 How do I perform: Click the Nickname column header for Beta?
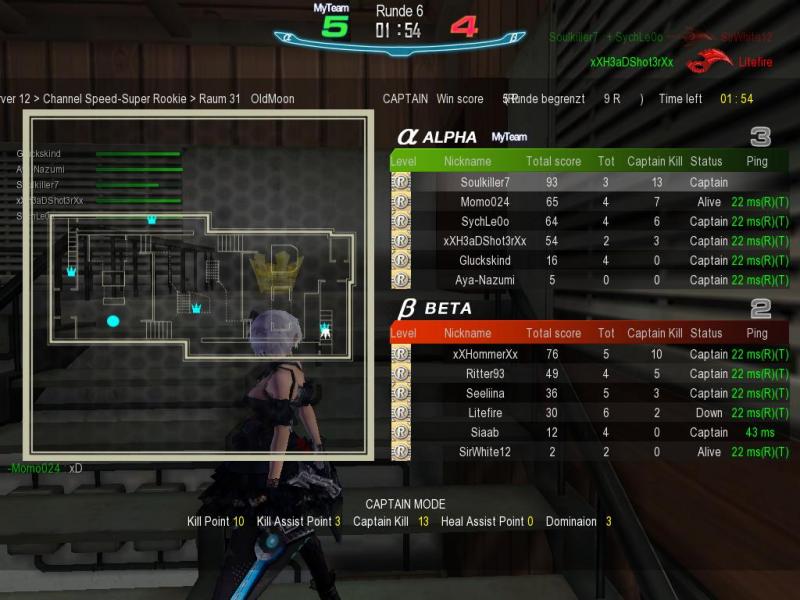pos(467,333)
